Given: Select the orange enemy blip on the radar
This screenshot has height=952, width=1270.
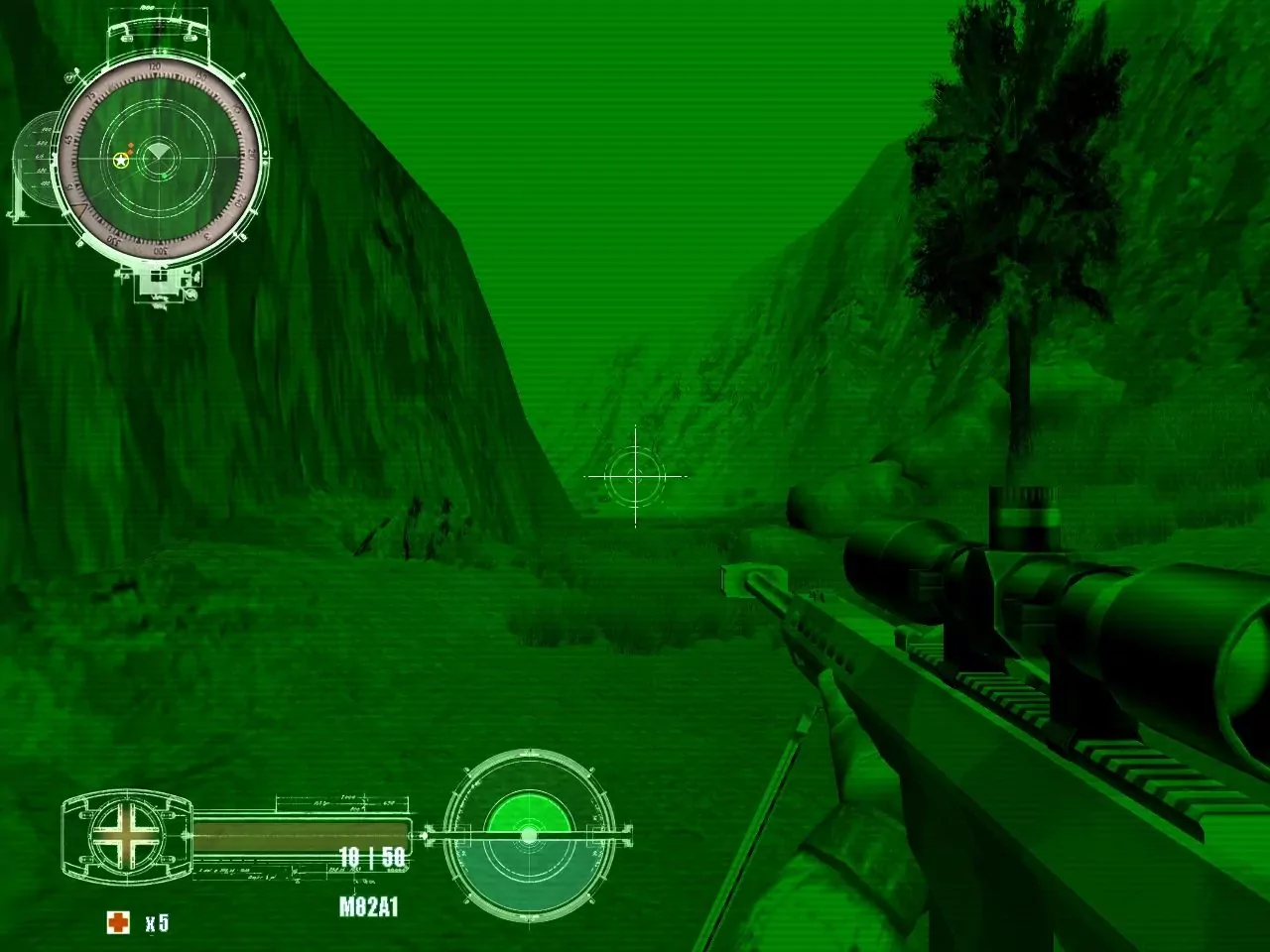Looking at the screenshot, I should [x=131, y=147].
